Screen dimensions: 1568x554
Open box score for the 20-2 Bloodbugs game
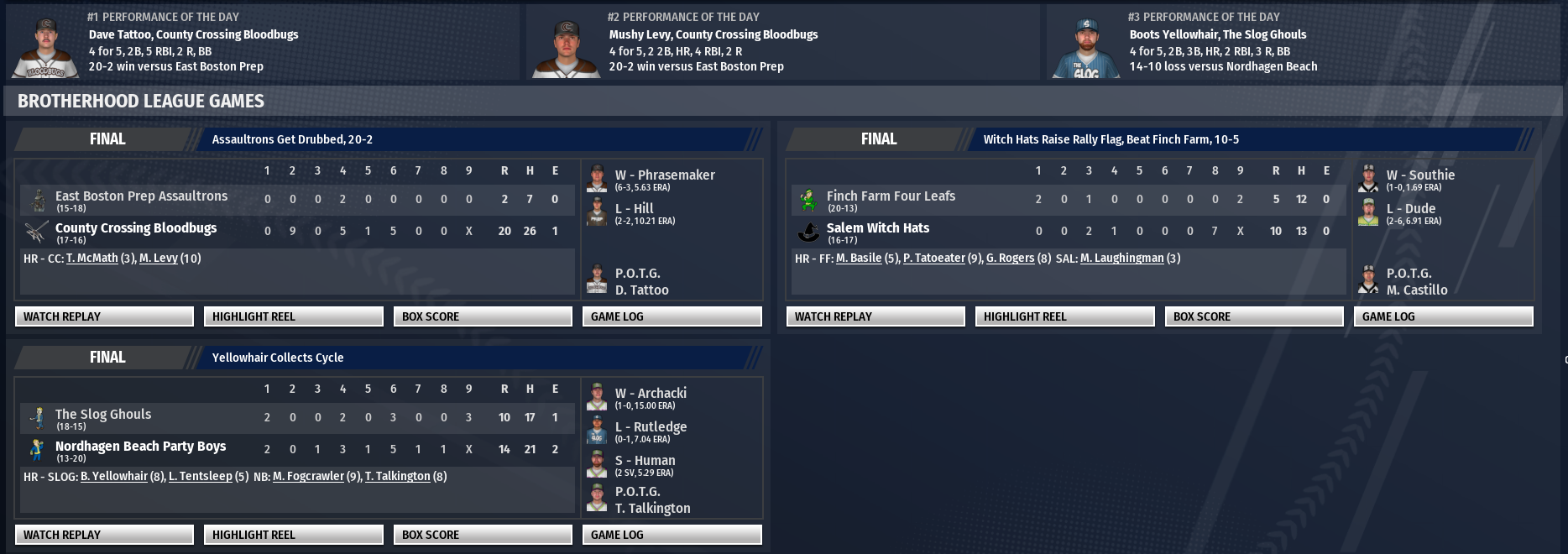[483, 316]
